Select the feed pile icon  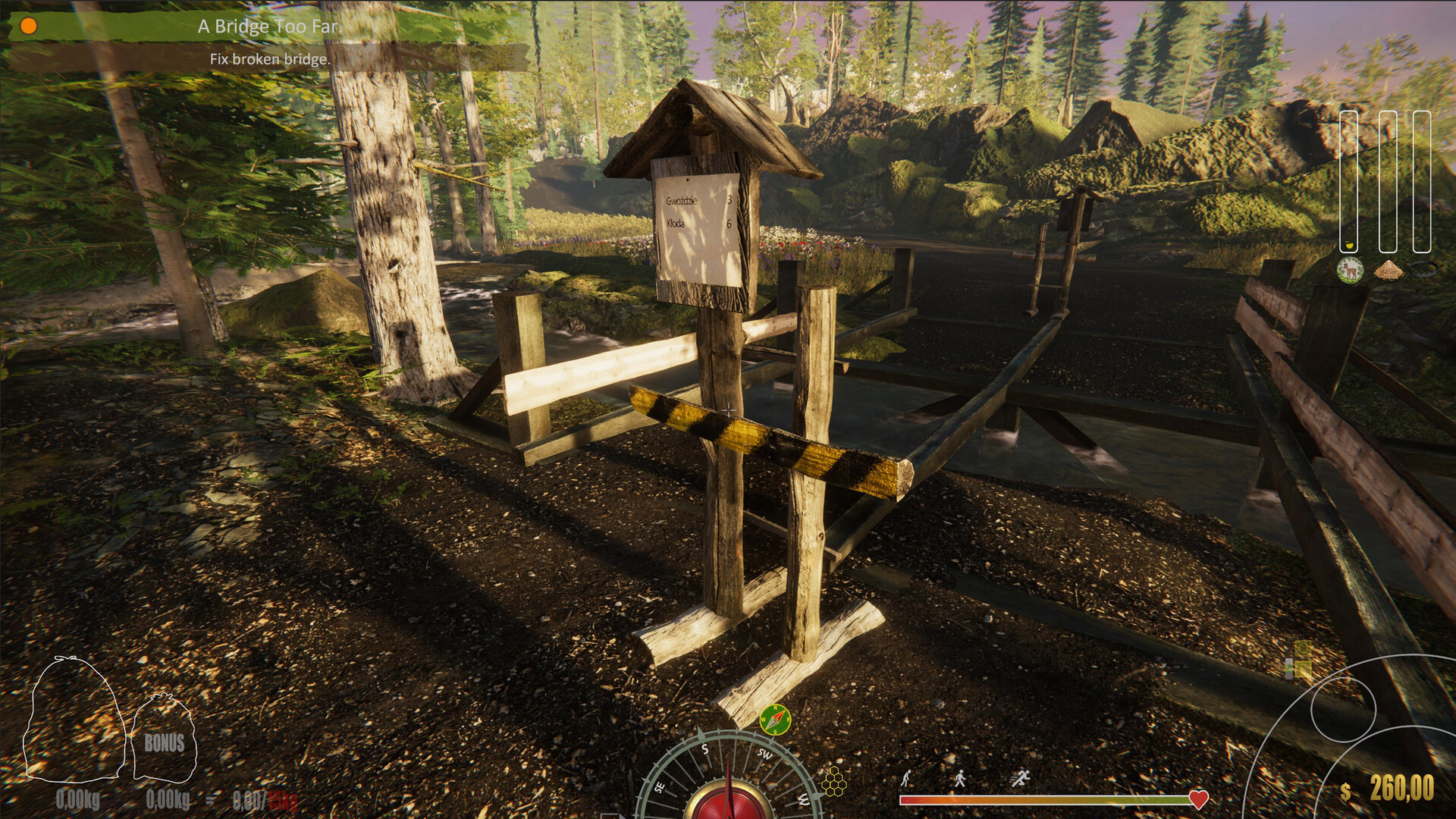tap(1388, 269)
